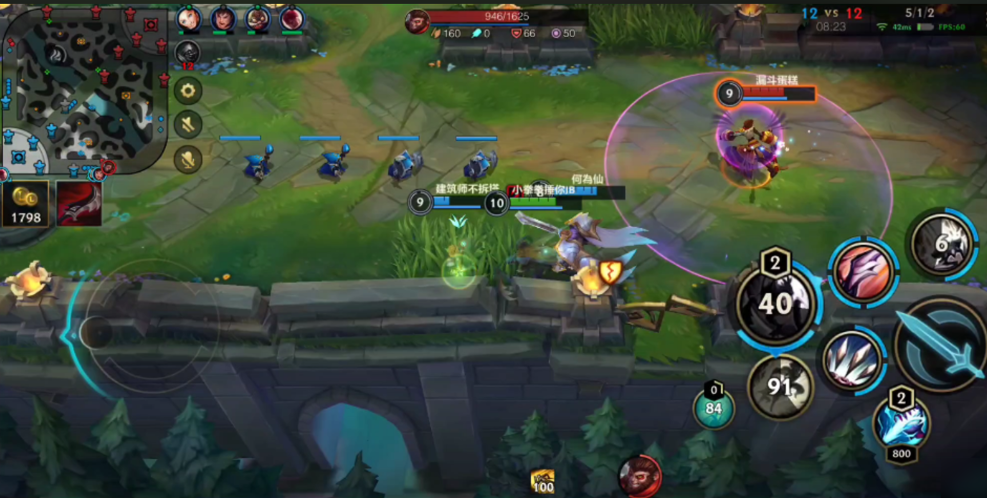The image size is (987, 498).
Task: Tap the virtual movement joystick
Action: 95,331
